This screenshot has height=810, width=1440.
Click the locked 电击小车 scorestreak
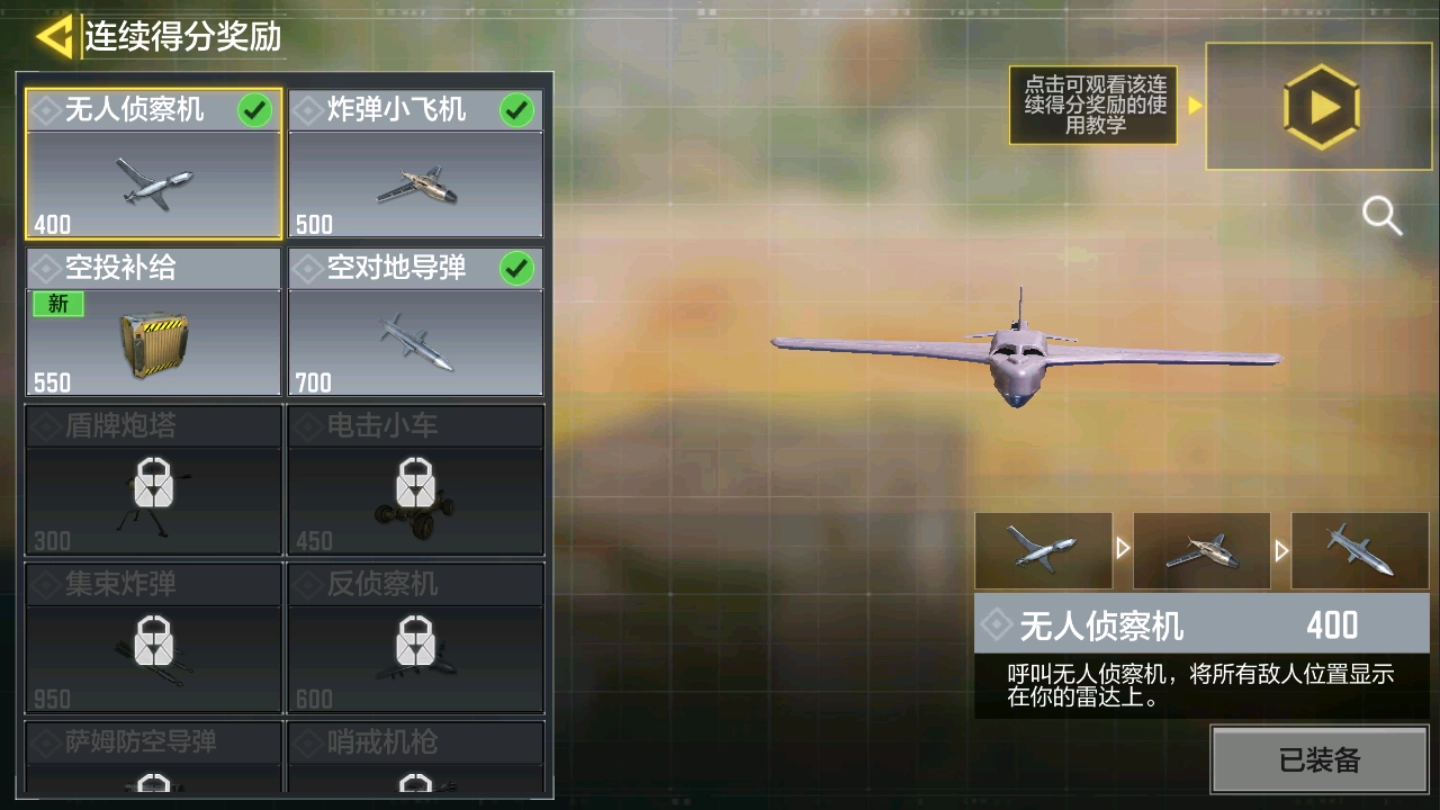(416, 480)
